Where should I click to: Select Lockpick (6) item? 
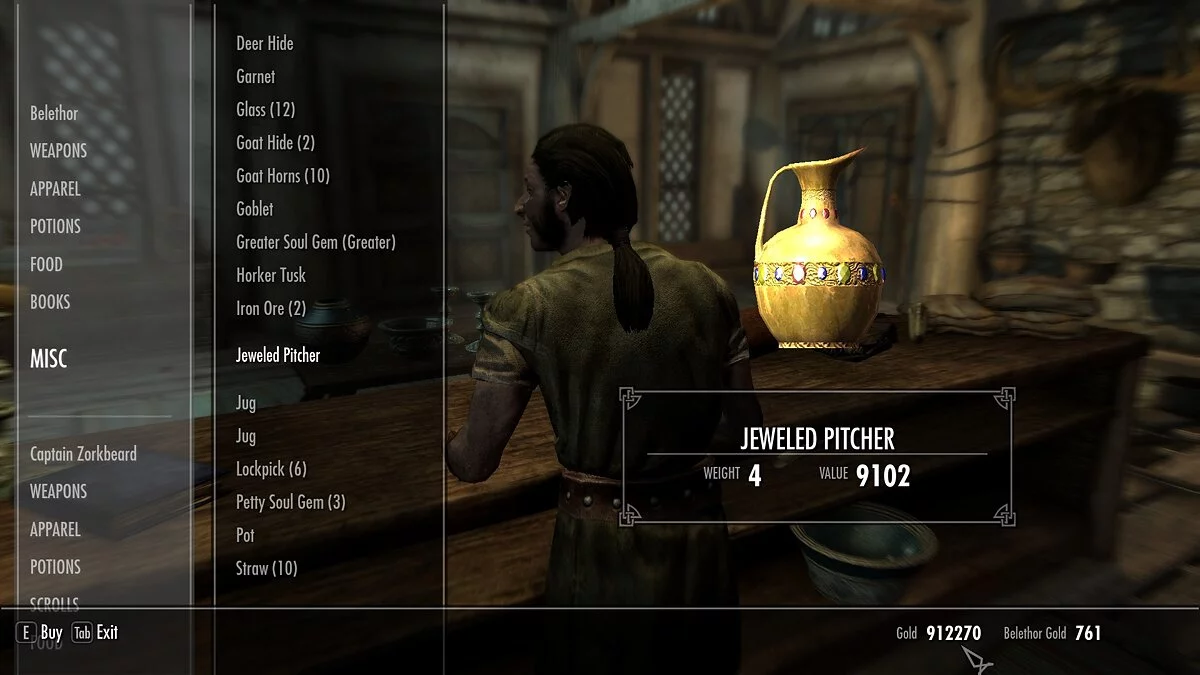[x=271, y=469]
